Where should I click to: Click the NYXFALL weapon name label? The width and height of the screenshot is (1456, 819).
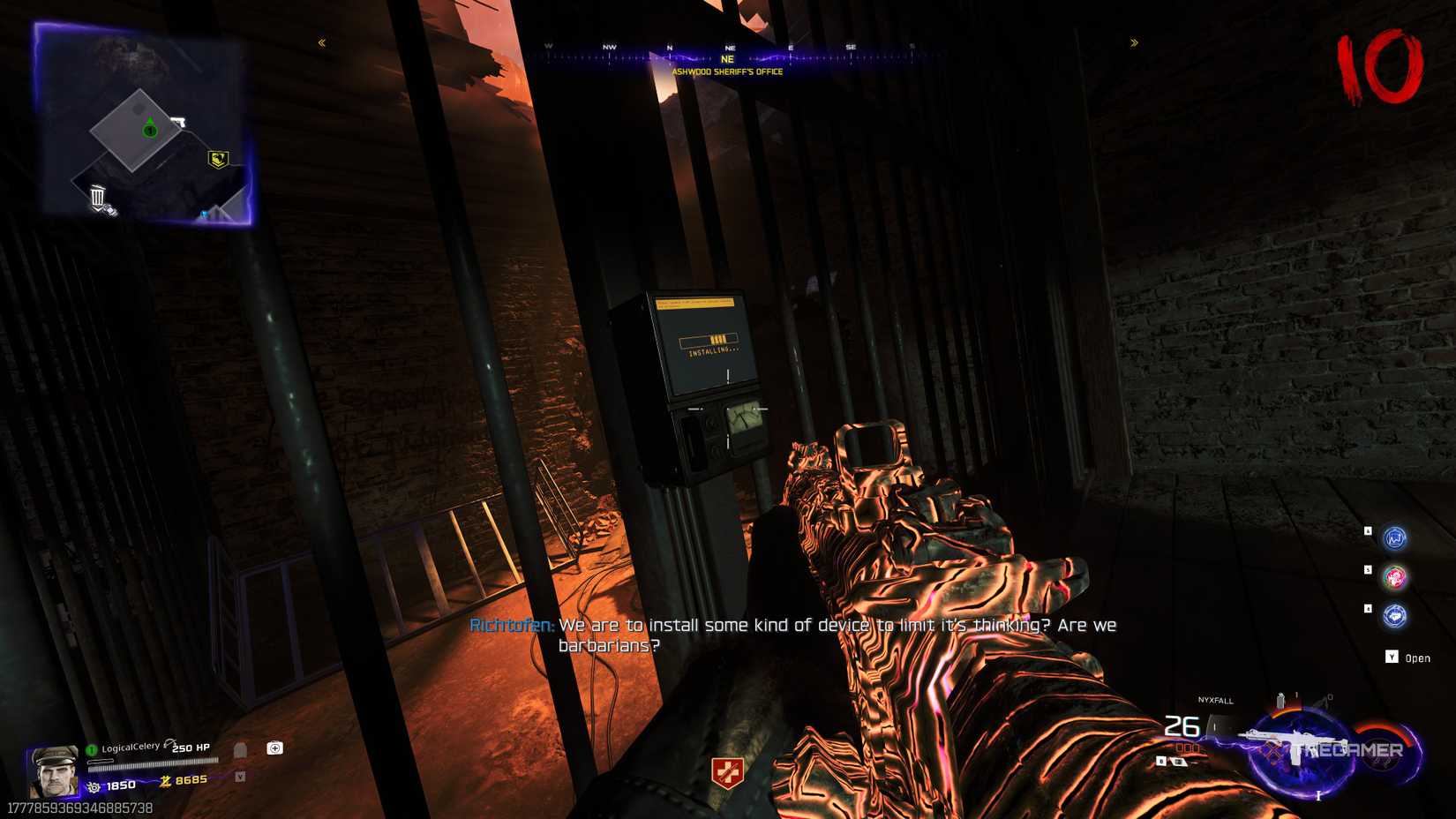click(1216, 702)
